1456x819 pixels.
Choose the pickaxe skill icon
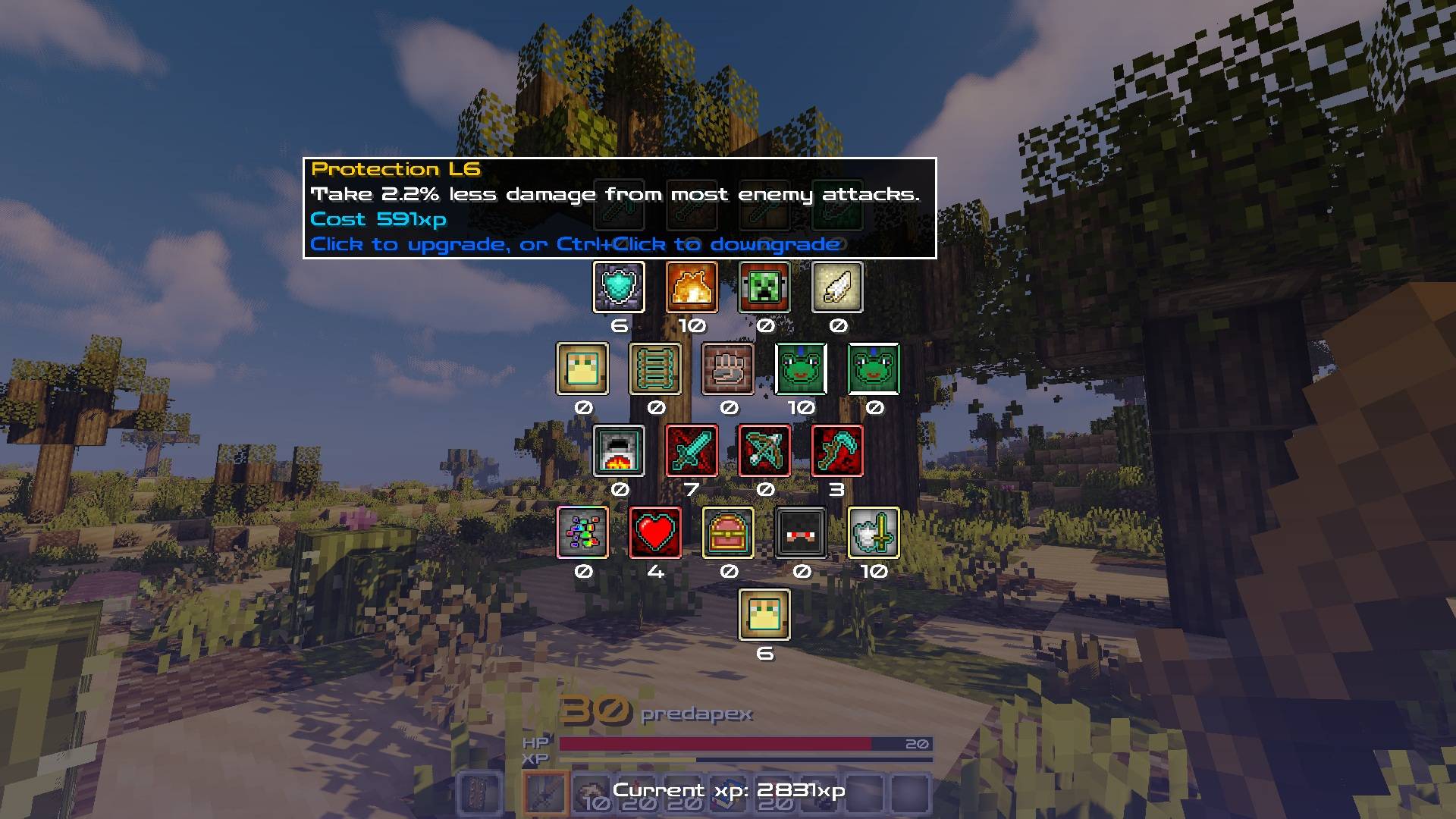pos(837,451)
